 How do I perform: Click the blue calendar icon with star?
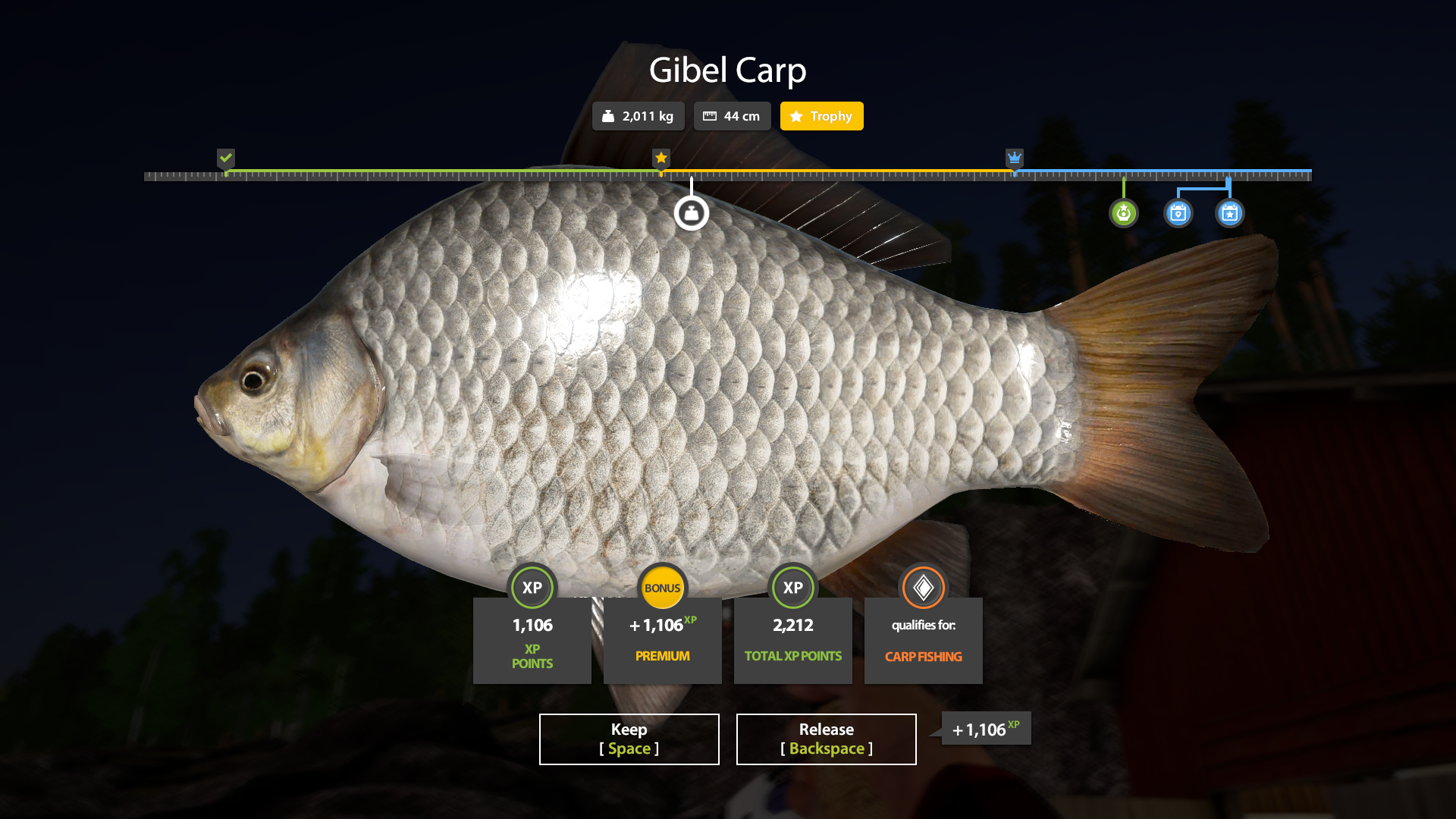[x=1229, y=213]
